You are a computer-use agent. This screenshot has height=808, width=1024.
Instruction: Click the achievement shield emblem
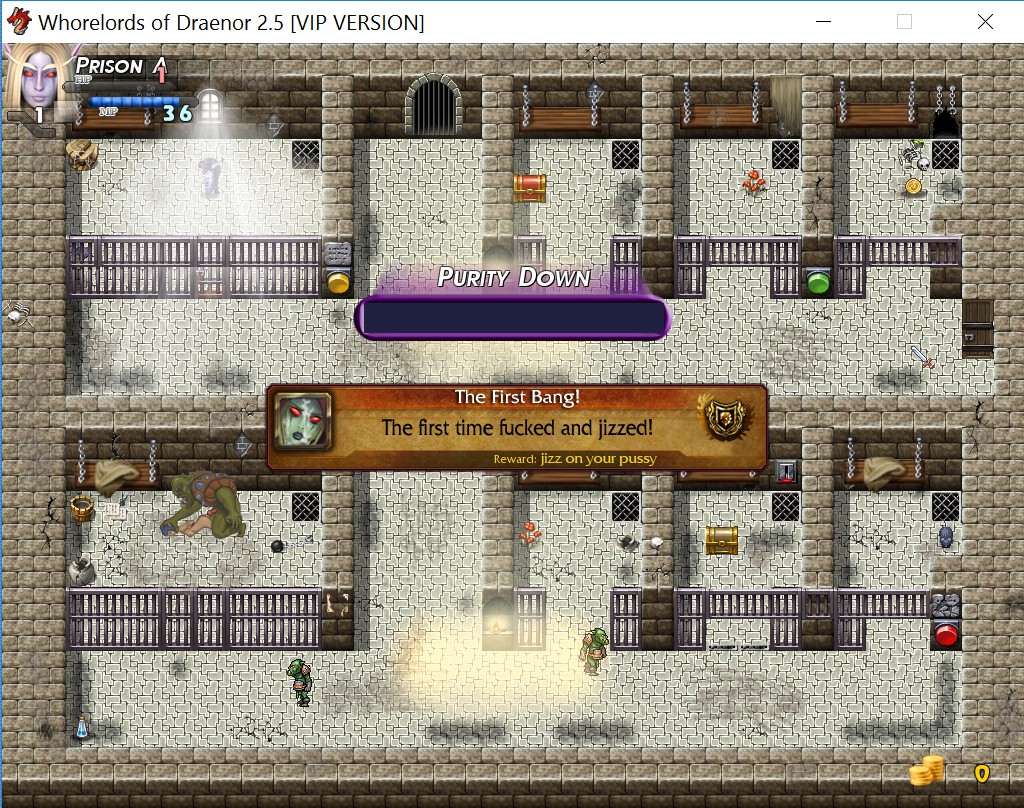725,417
